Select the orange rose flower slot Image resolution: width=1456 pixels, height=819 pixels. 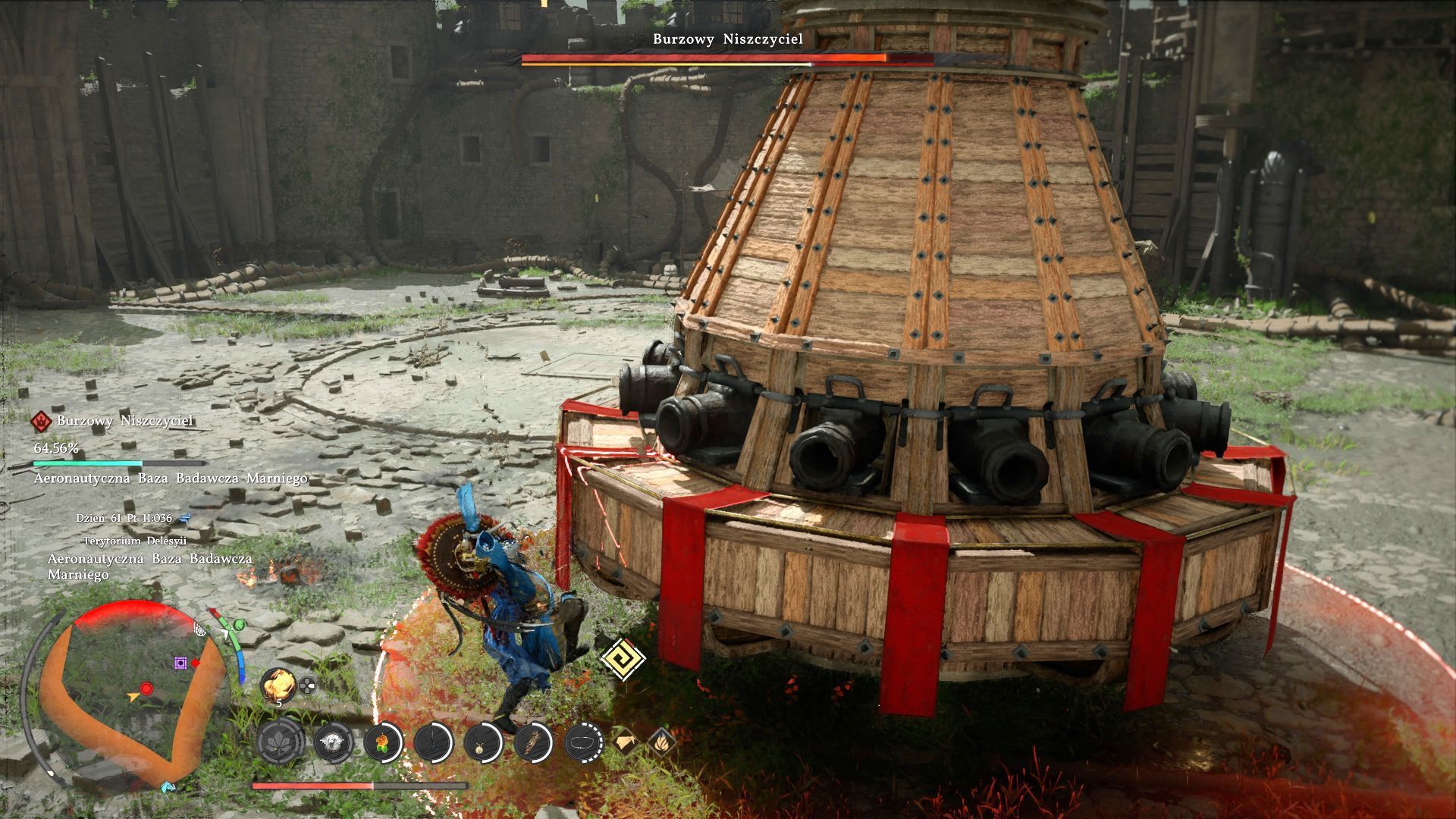(x=383, y=741)
